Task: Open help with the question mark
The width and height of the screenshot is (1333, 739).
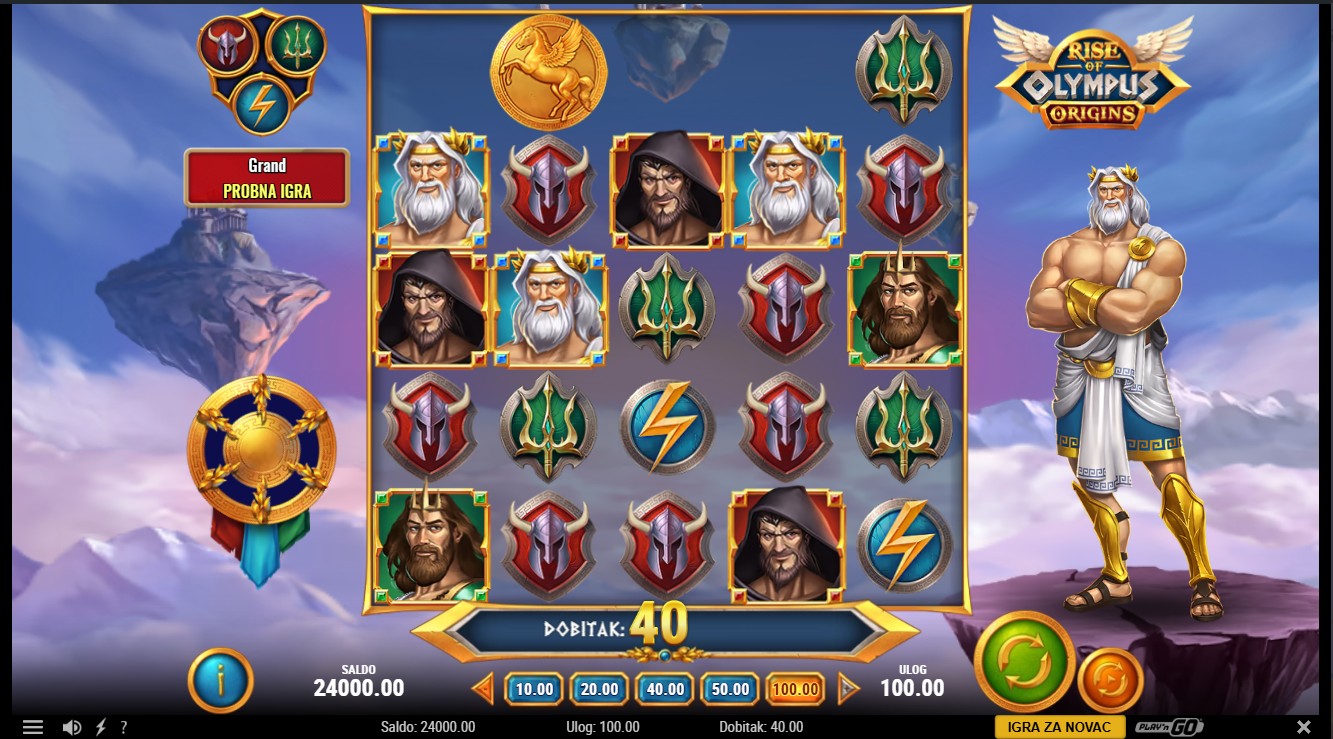Action: [x=124, y=727]
